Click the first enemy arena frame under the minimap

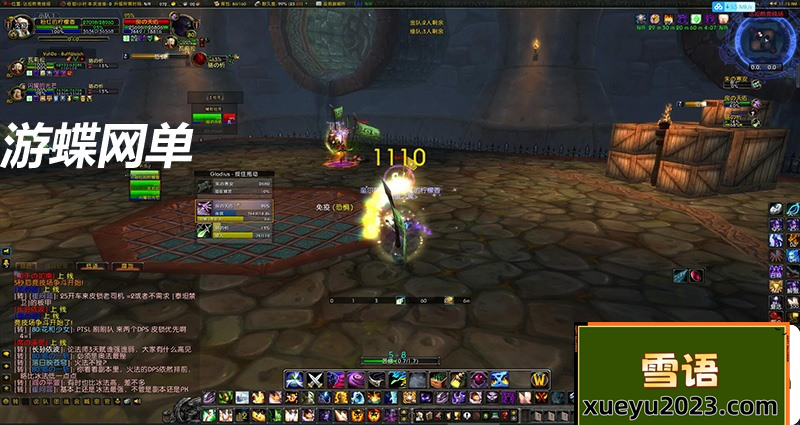coord(735,81)
